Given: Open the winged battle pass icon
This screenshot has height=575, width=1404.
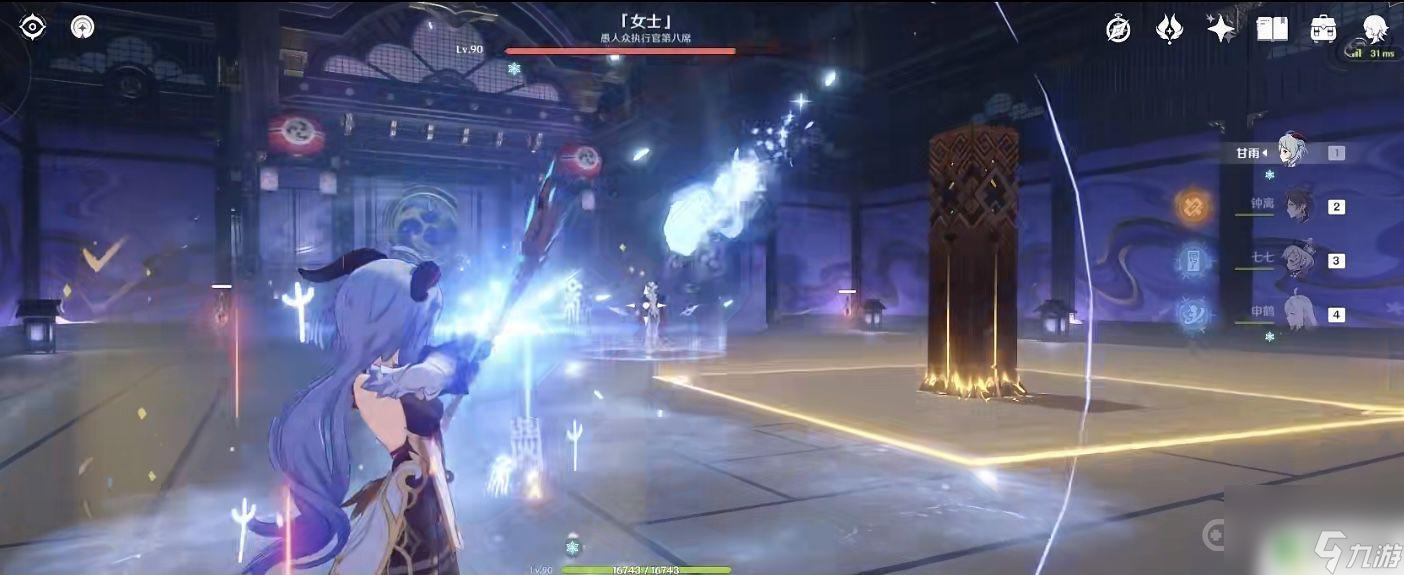Looking at the screenshot, I should [1169, 29].
